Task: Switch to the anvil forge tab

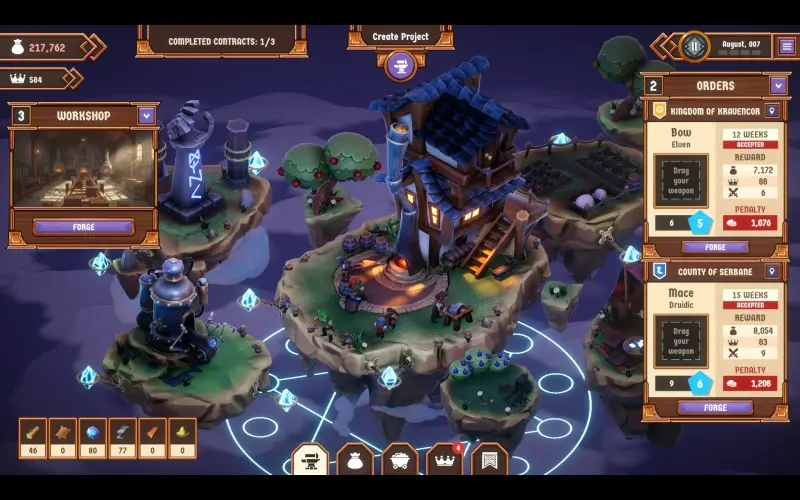Action: coord(310,460)
